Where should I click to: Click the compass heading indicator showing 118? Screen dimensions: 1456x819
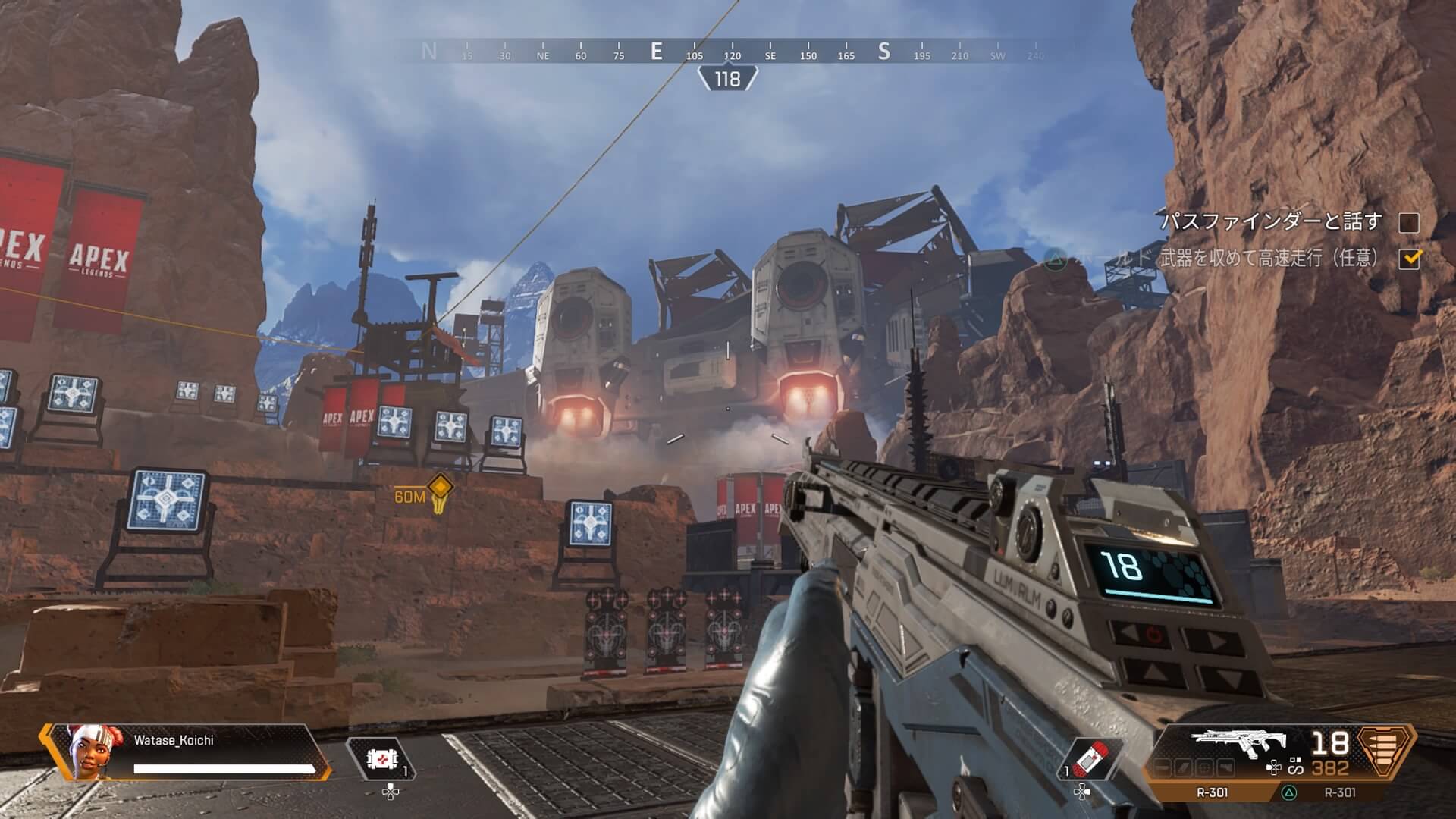point(727,79)
